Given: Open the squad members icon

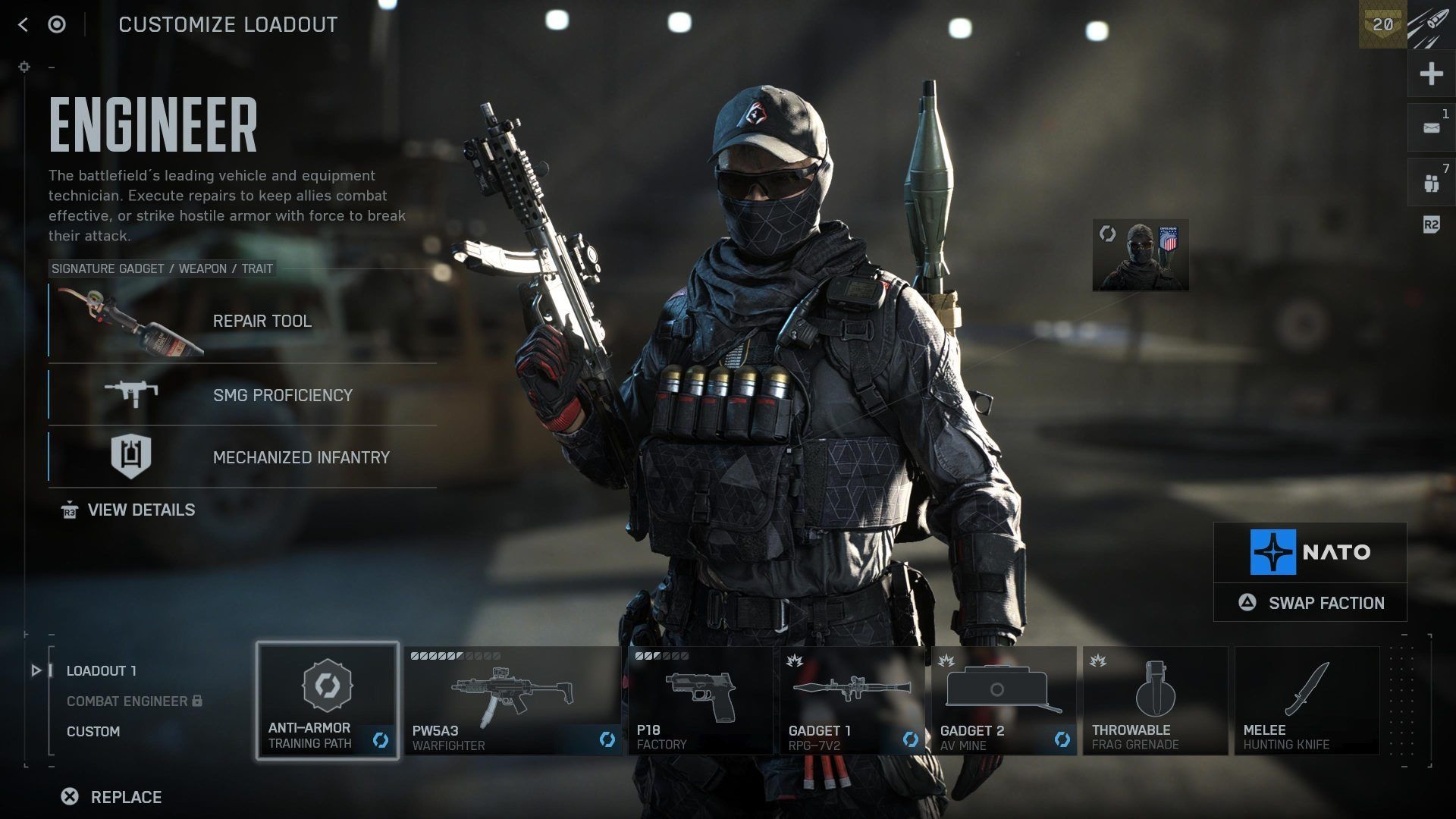Looking at the screenshot, I should tap(1431, 183).
